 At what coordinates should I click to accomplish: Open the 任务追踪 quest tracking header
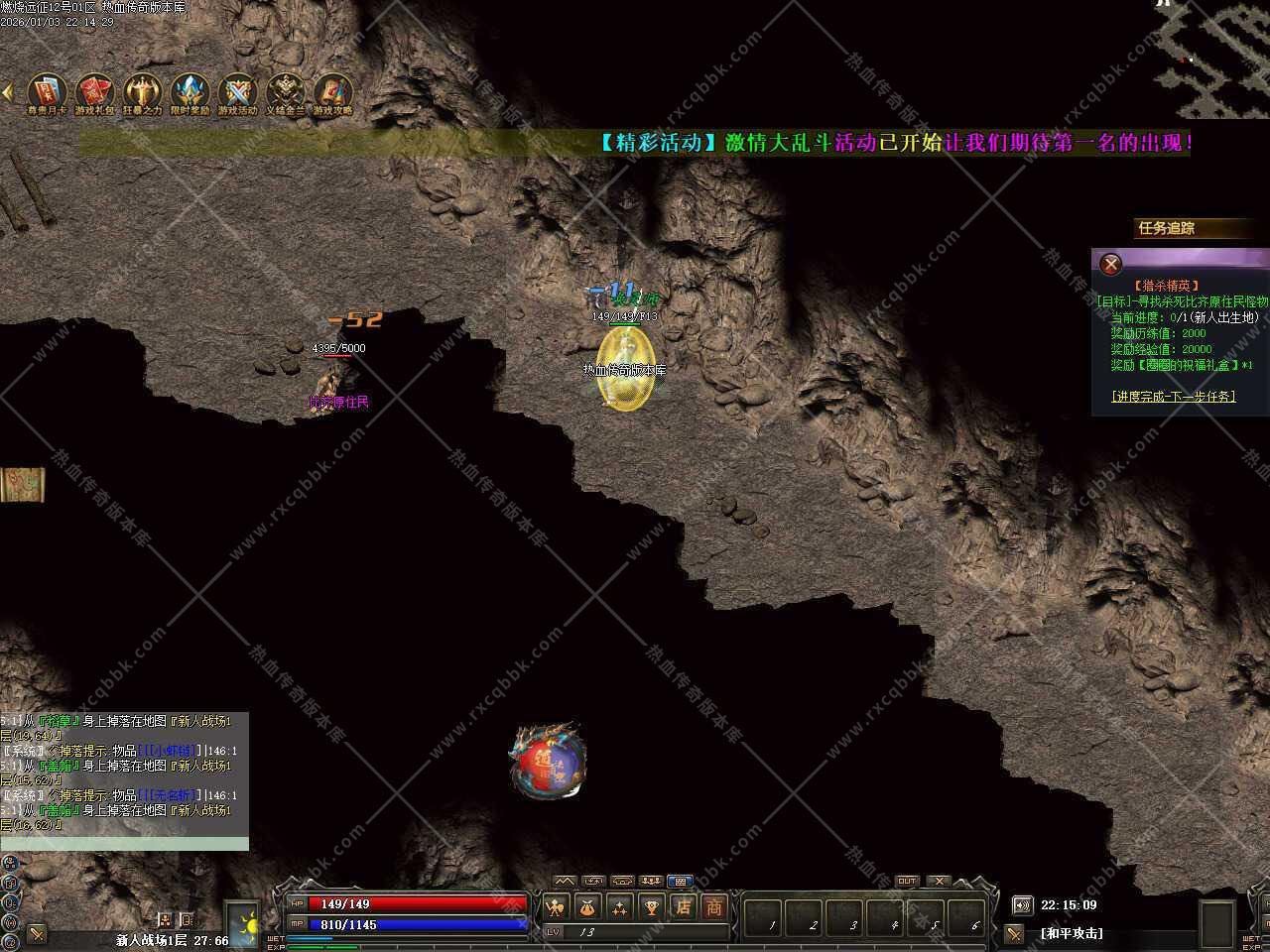tap(1167, 228)
